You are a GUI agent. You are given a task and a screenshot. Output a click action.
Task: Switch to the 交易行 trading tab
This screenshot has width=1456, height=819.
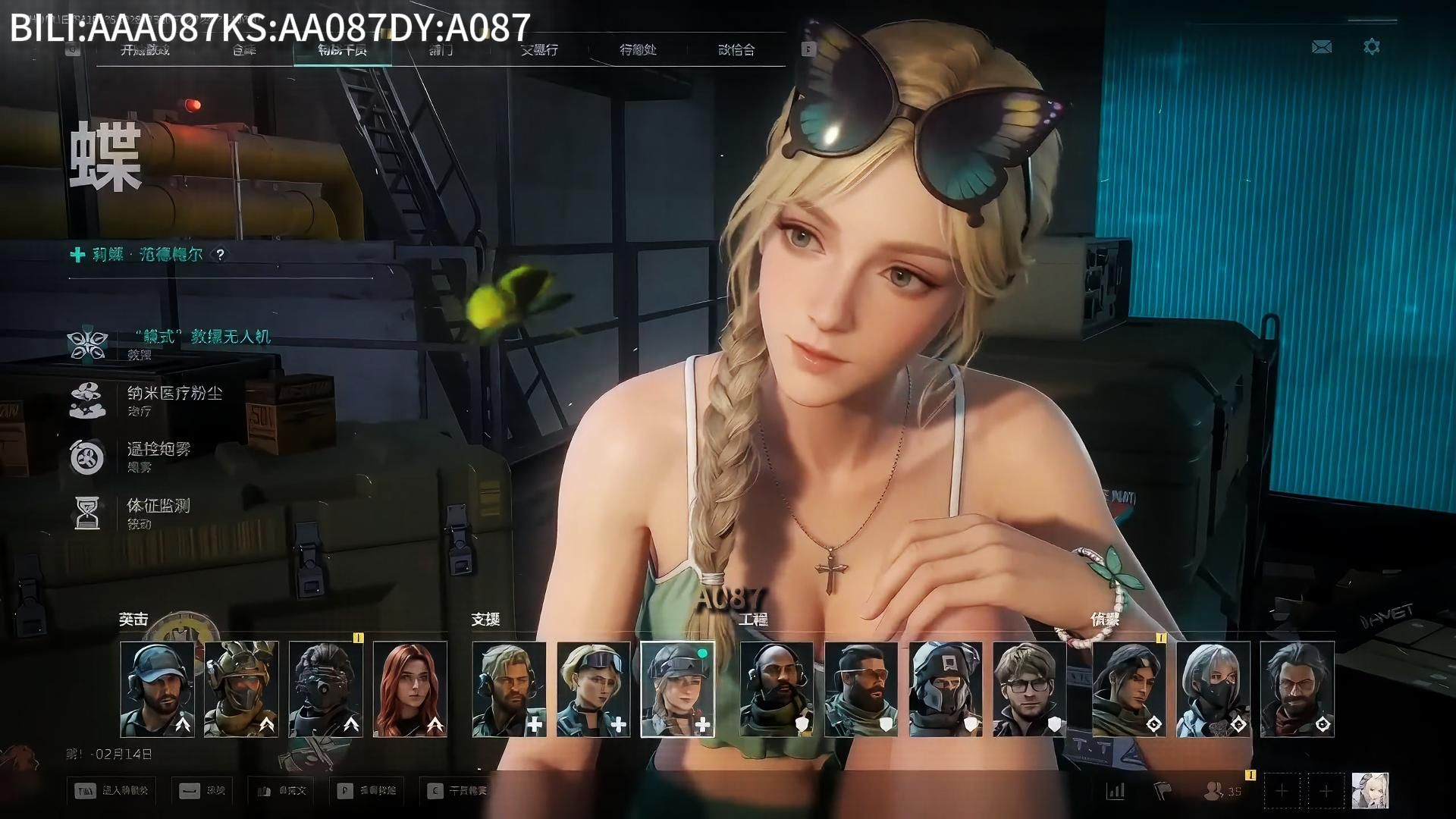coord(539,50)
